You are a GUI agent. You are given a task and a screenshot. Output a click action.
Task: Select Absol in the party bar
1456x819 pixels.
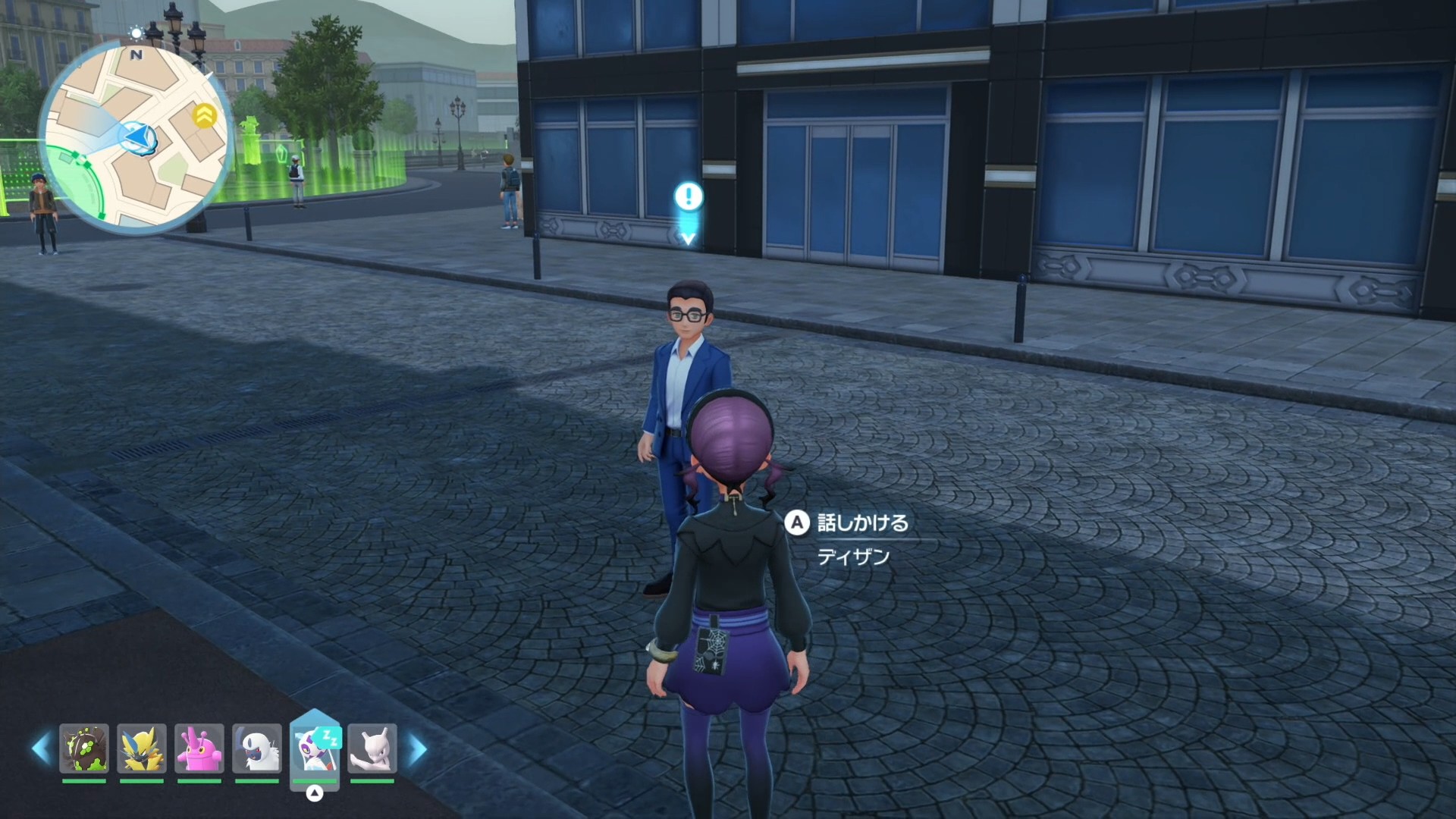point(257,748)
